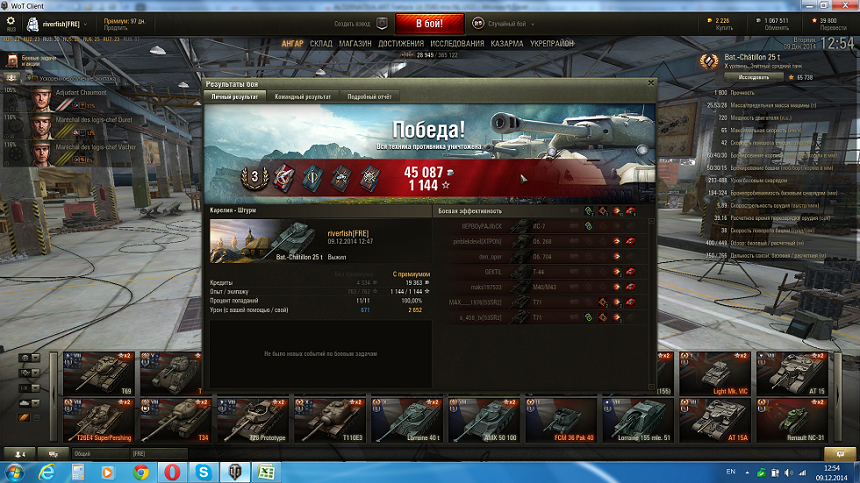
Task: Select the Личный результат tab
Action: [x=234, y=96]
